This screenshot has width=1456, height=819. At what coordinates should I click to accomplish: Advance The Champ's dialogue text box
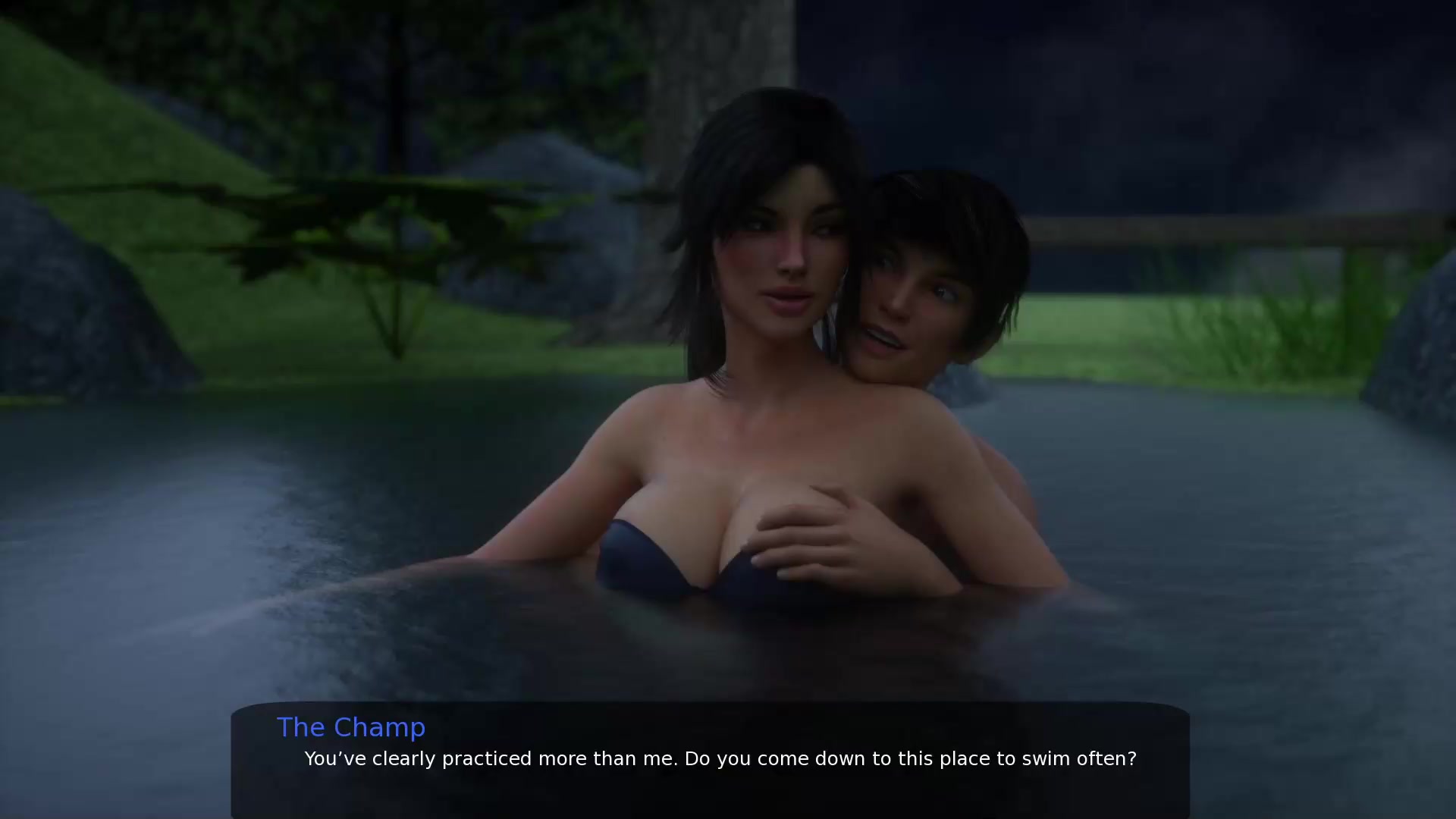tap(710, 760)
